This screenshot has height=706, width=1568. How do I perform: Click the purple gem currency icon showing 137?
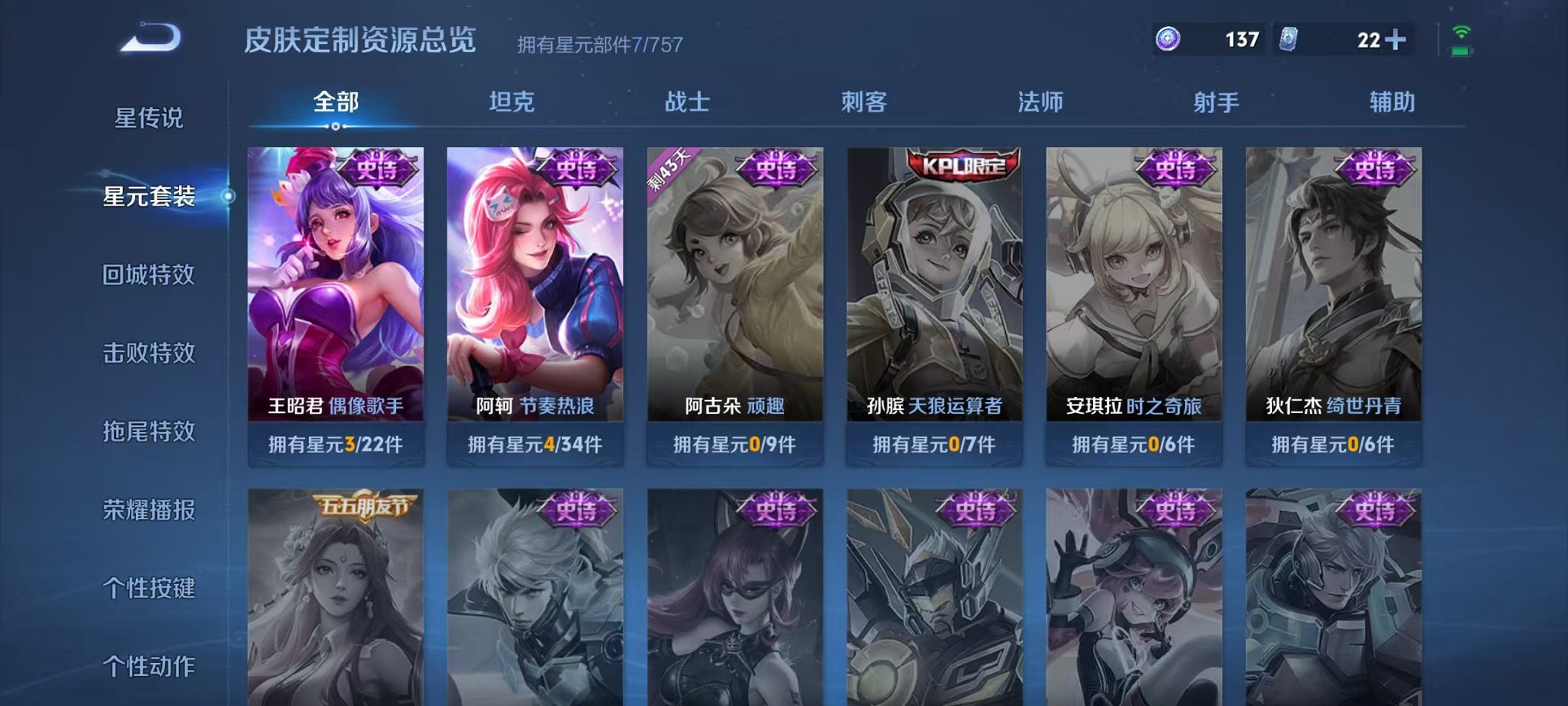click(1168, 37)
